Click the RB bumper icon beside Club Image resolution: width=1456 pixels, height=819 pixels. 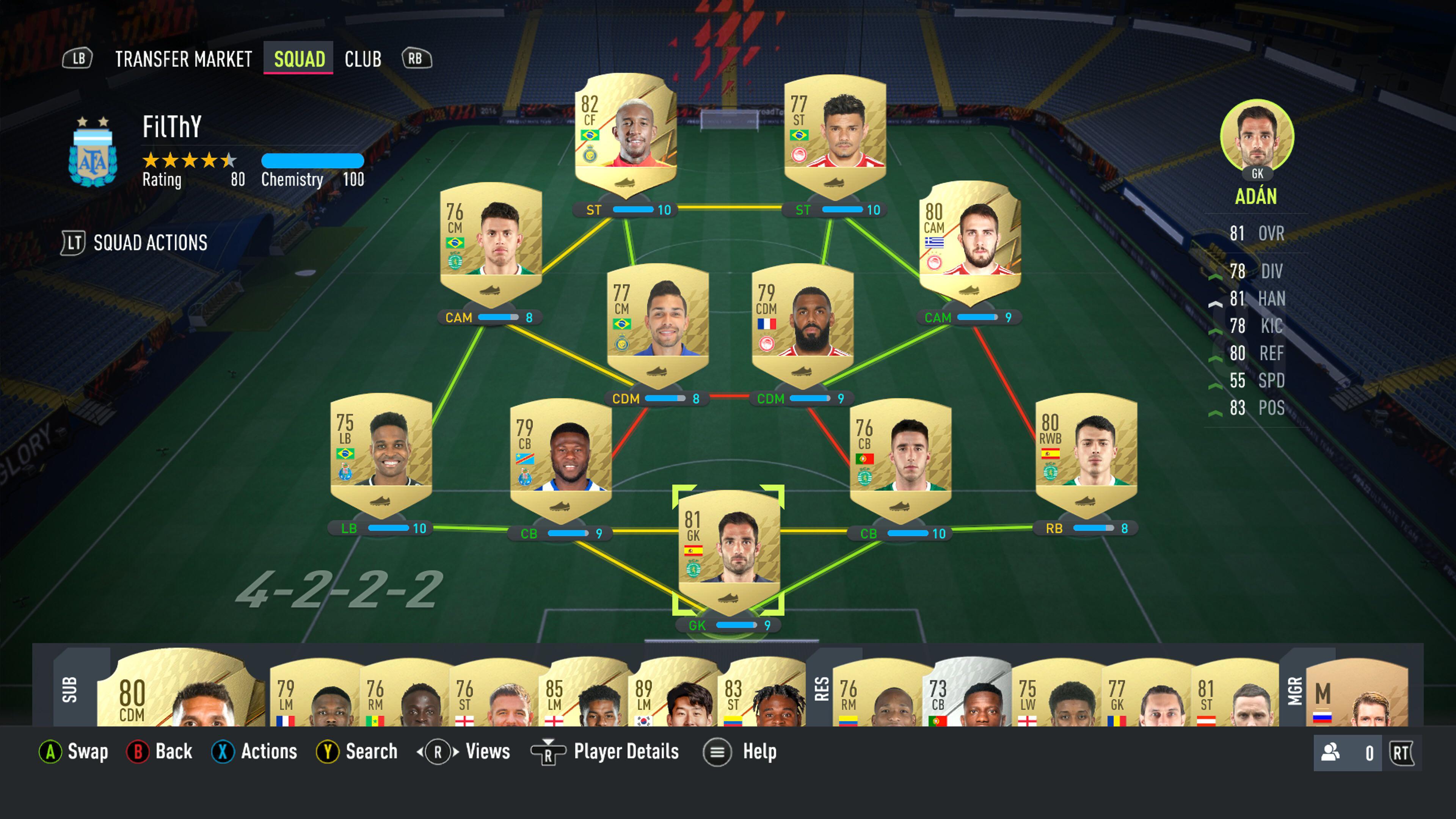point(417,59)
